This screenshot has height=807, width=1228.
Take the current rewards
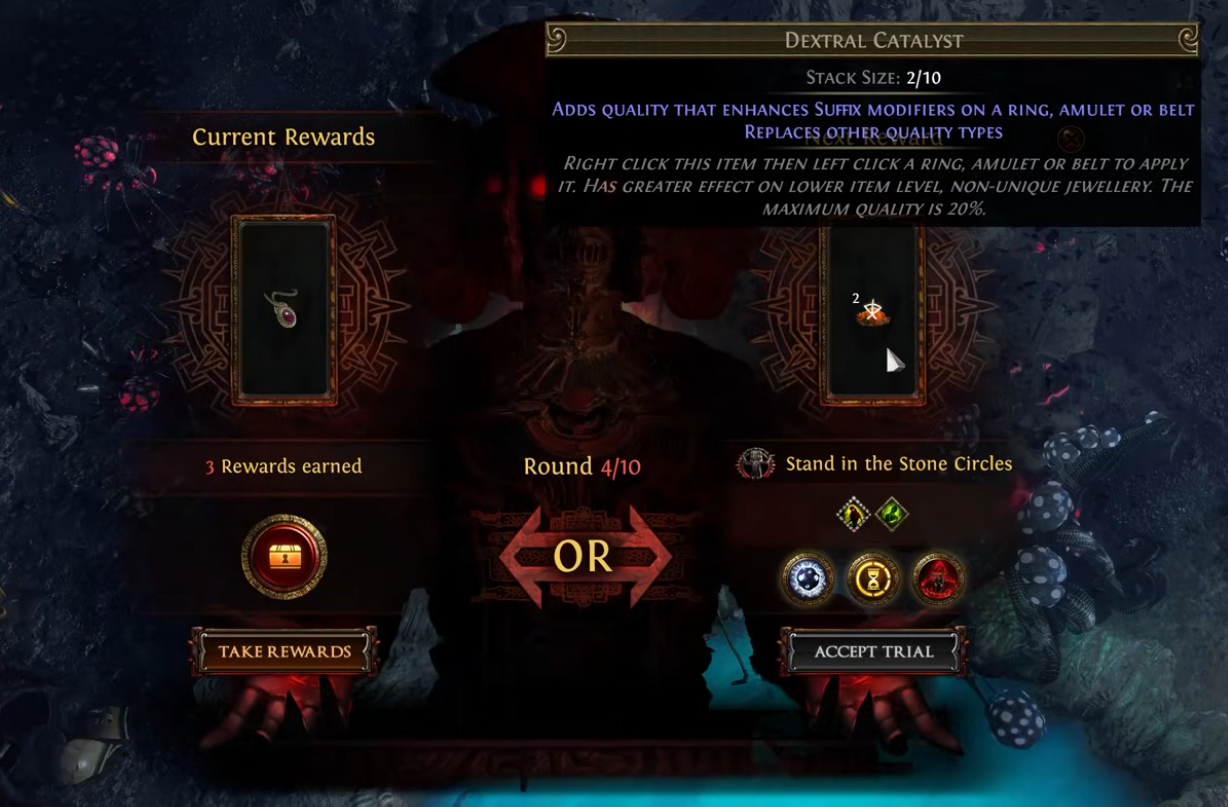(x=284, y=652)
